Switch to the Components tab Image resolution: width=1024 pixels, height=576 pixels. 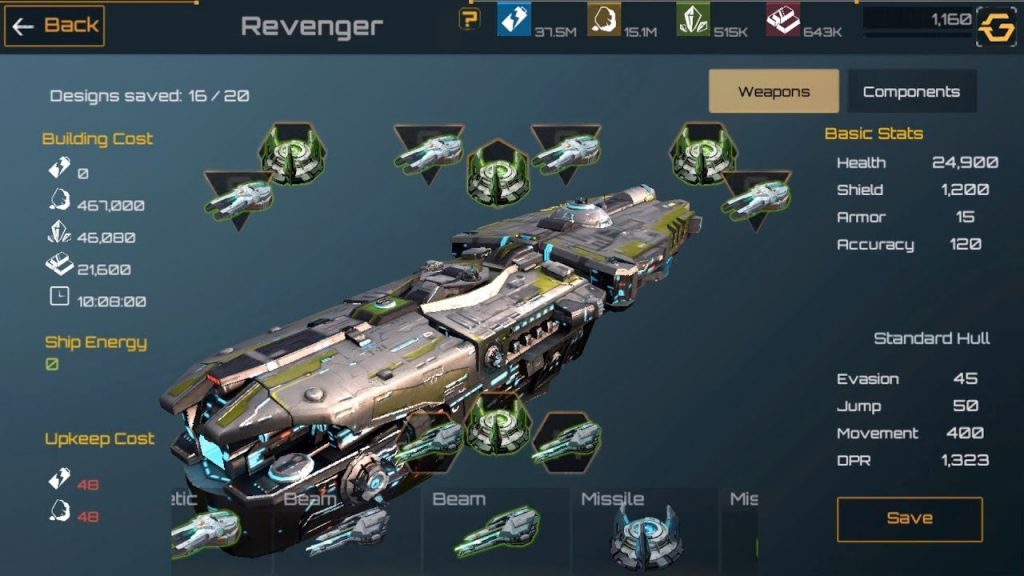click(911, 92)
